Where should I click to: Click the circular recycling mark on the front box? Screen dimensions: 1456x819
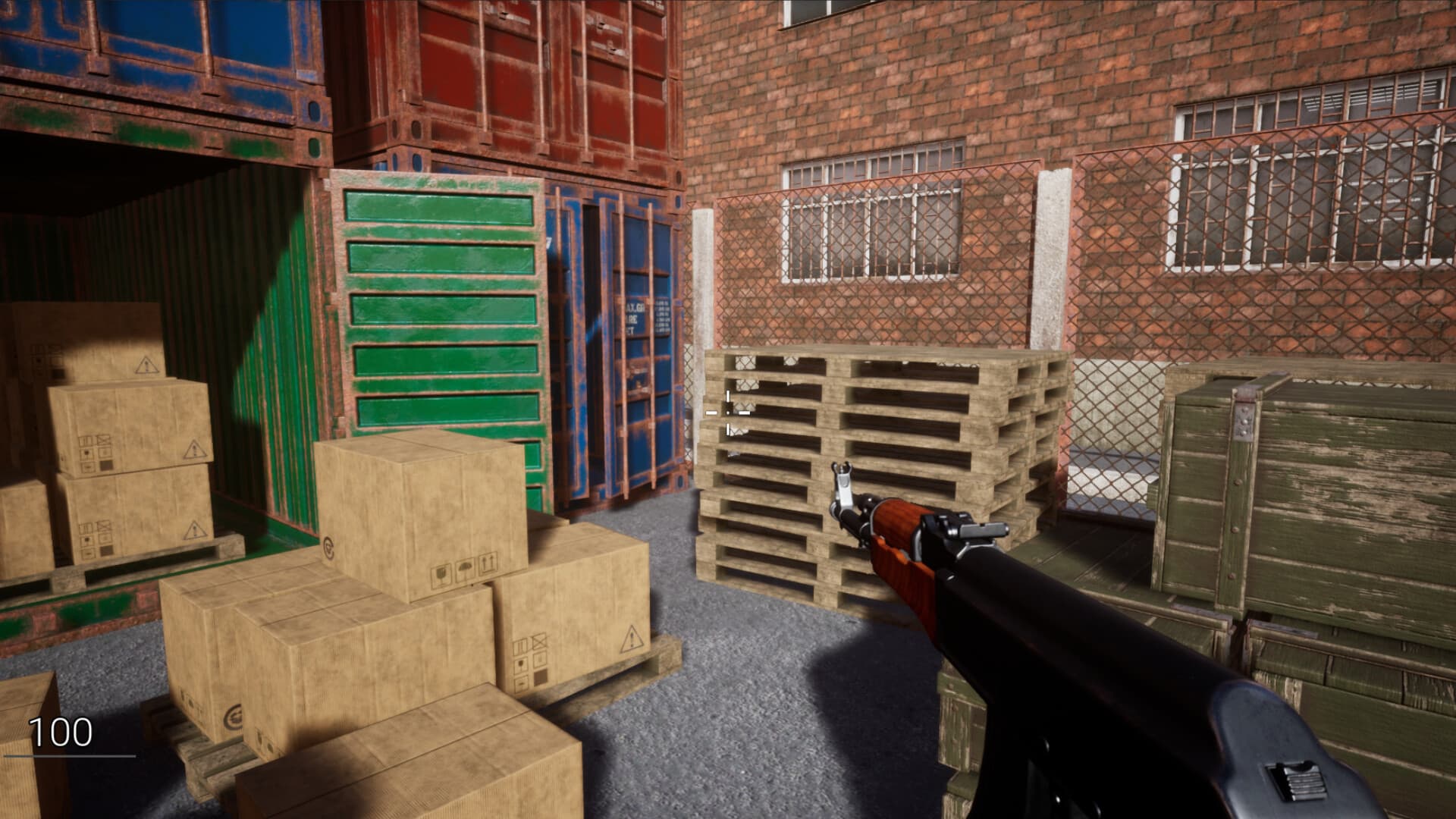(x=329, y=546)
